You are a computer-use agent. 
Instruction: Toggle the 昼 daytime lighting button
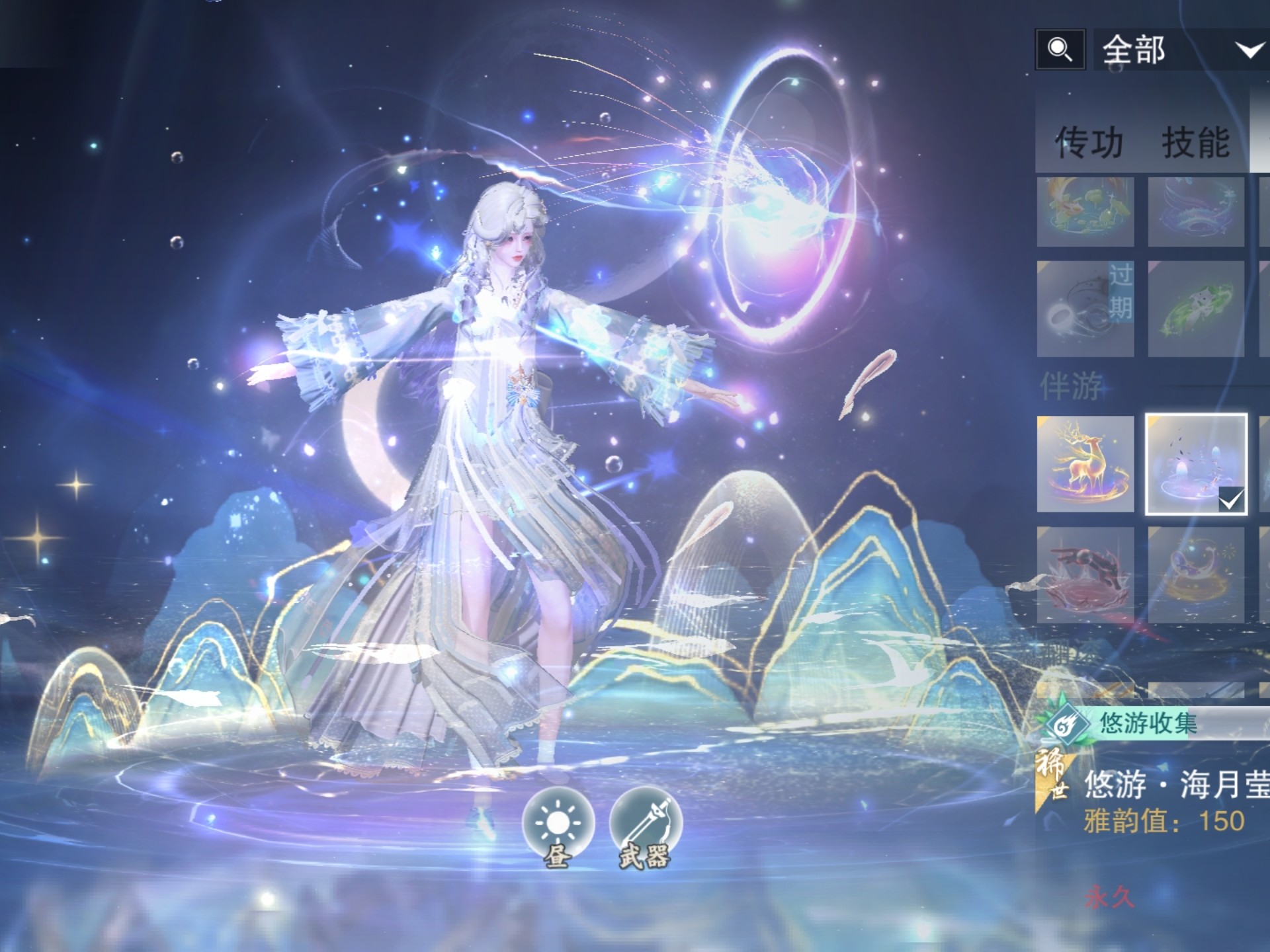[x=558, y=826]
